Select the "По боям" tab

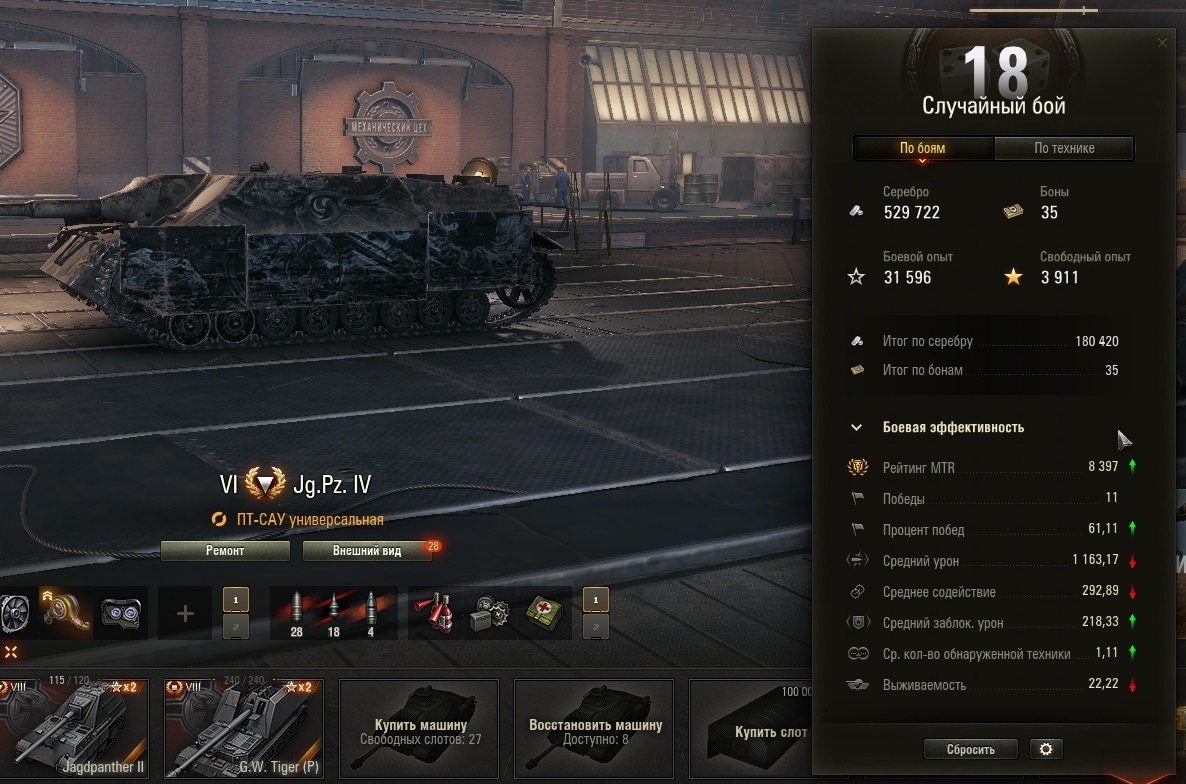pos(922,148)
